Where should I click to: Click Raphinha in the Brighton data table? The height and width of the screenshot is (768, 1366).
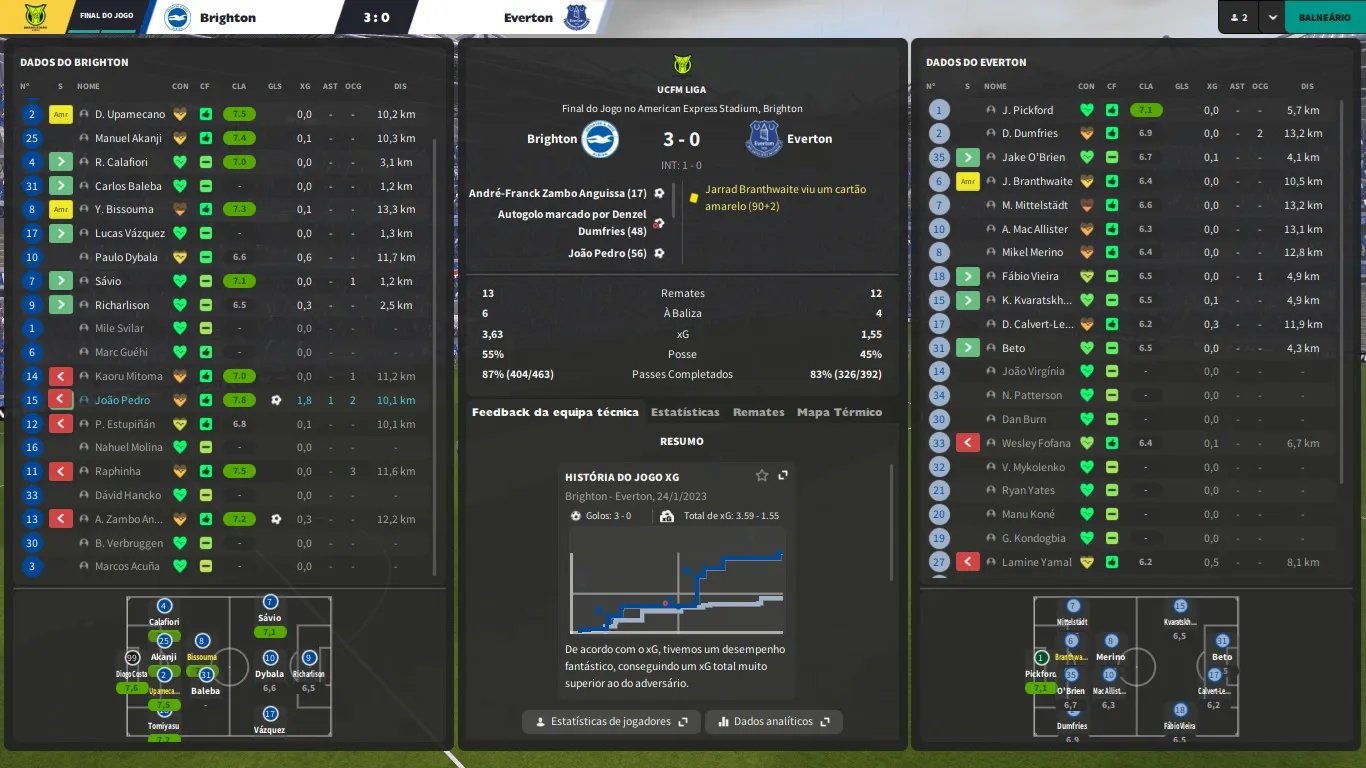118,471
